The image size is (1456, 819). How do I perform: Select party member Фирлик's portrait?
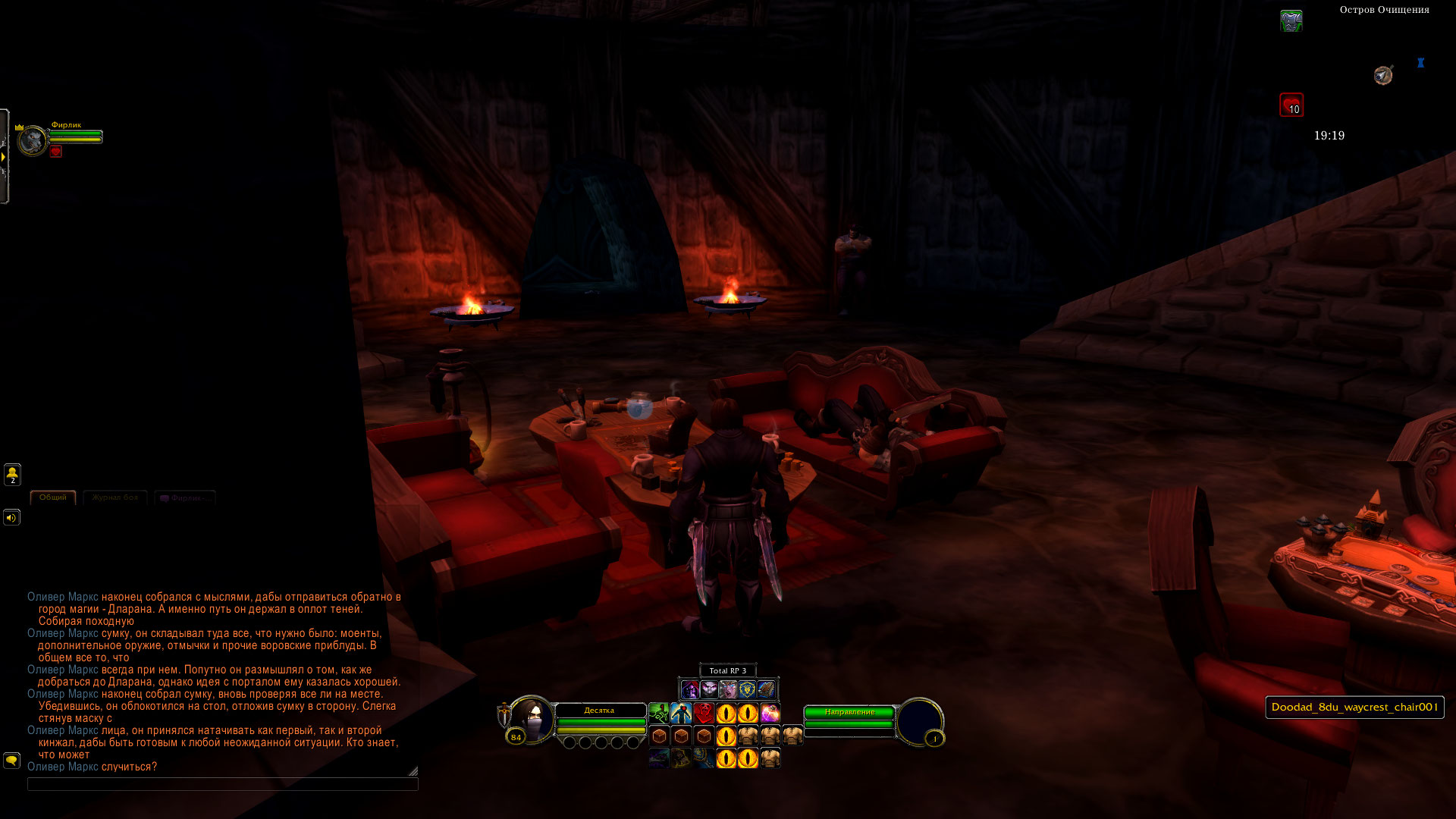coord(33,141)
